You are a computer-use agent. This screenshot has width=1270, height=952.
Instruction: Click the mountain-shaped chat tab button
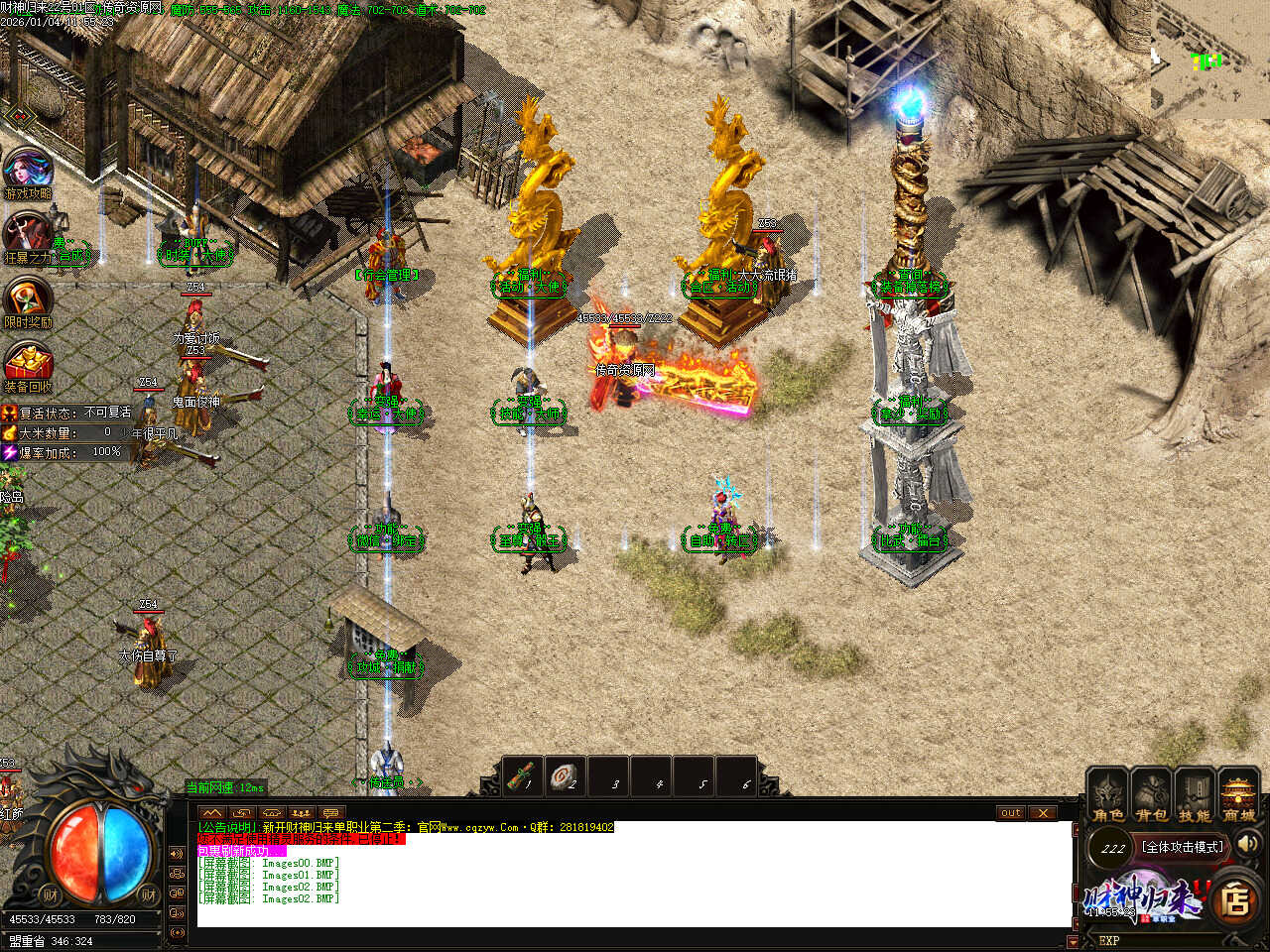coord(212,813)
